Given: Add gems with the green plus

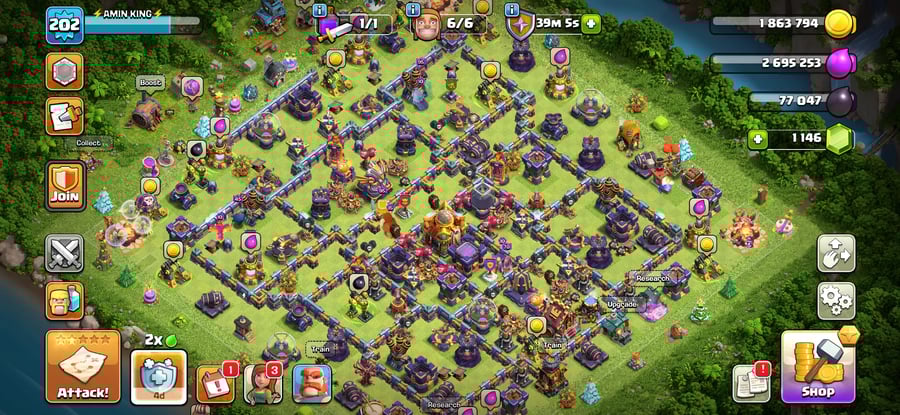Looking at the screenshot, I should 758,139.
